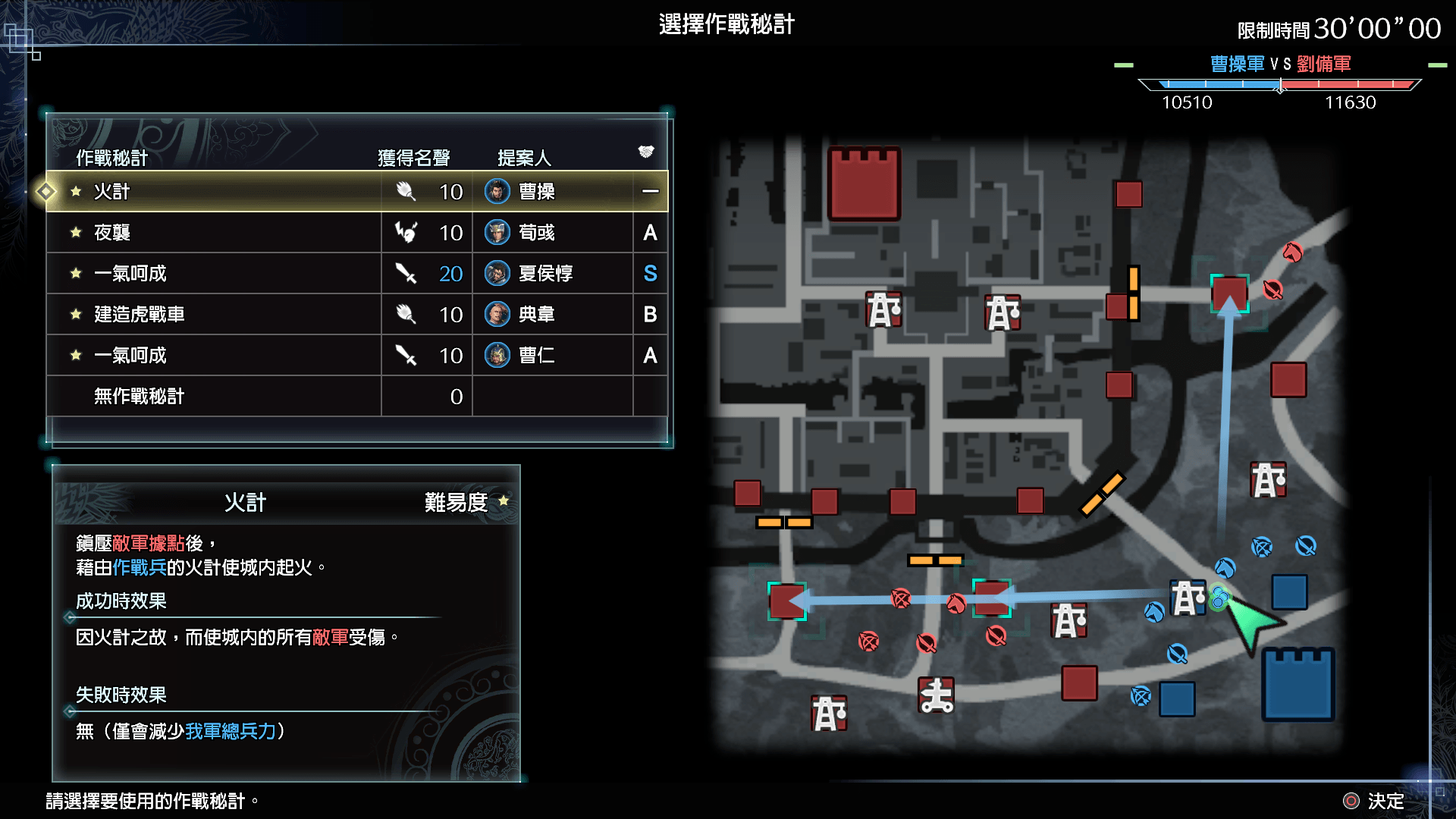Select the large red enemy main camp
The width and height of the screenshot is (1456, 819).
[864, 184]
